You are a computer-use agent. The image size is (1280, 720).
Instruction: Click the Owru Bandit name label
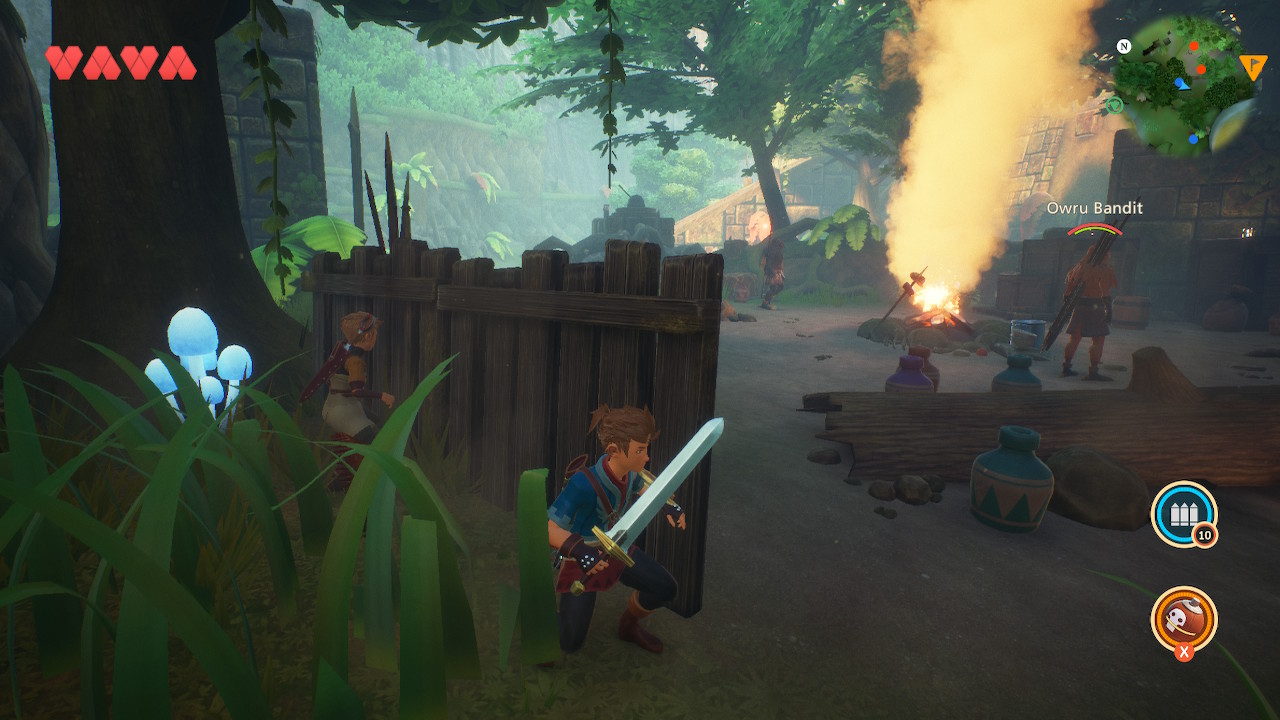(x=1096, y=209)
